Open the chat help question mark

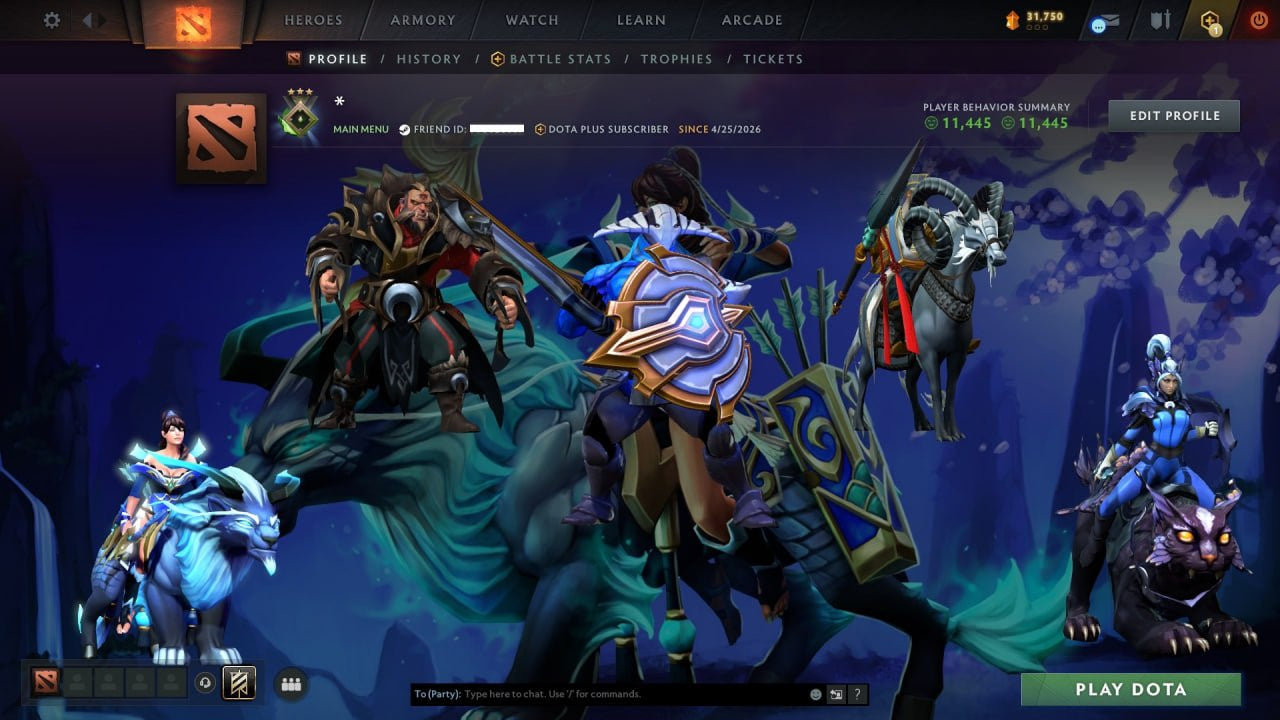[x=857, y=693]
